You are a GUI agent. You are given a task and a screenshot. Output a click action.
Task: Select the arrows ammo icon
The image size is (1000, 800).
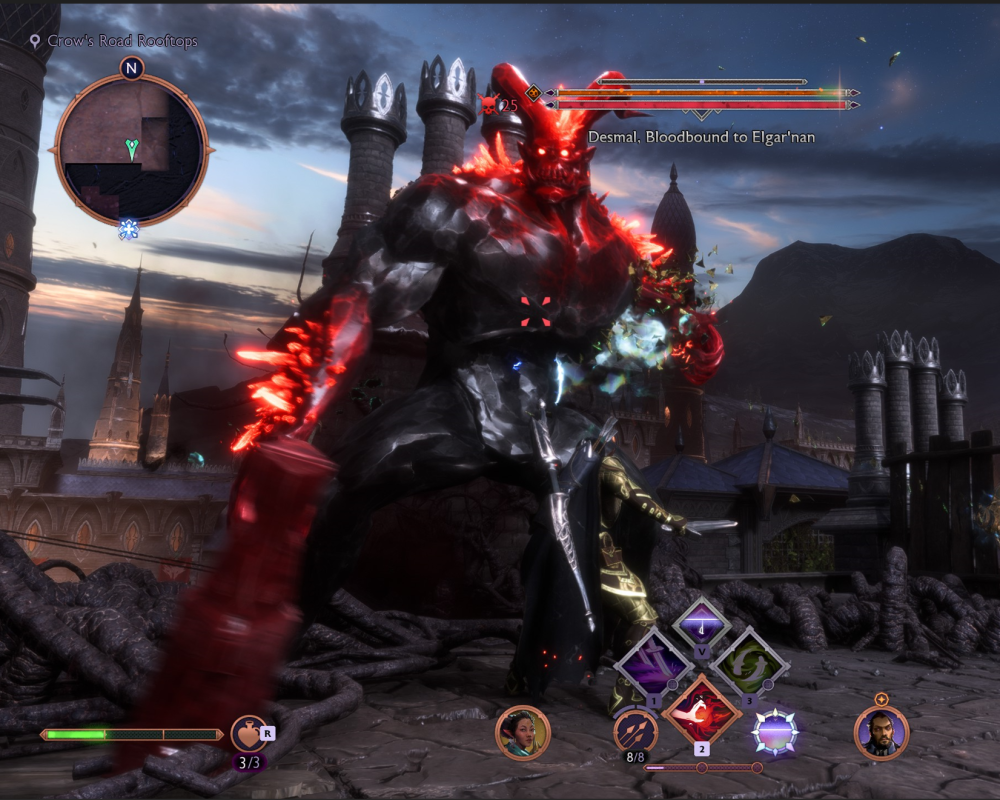tap(636, 733)
